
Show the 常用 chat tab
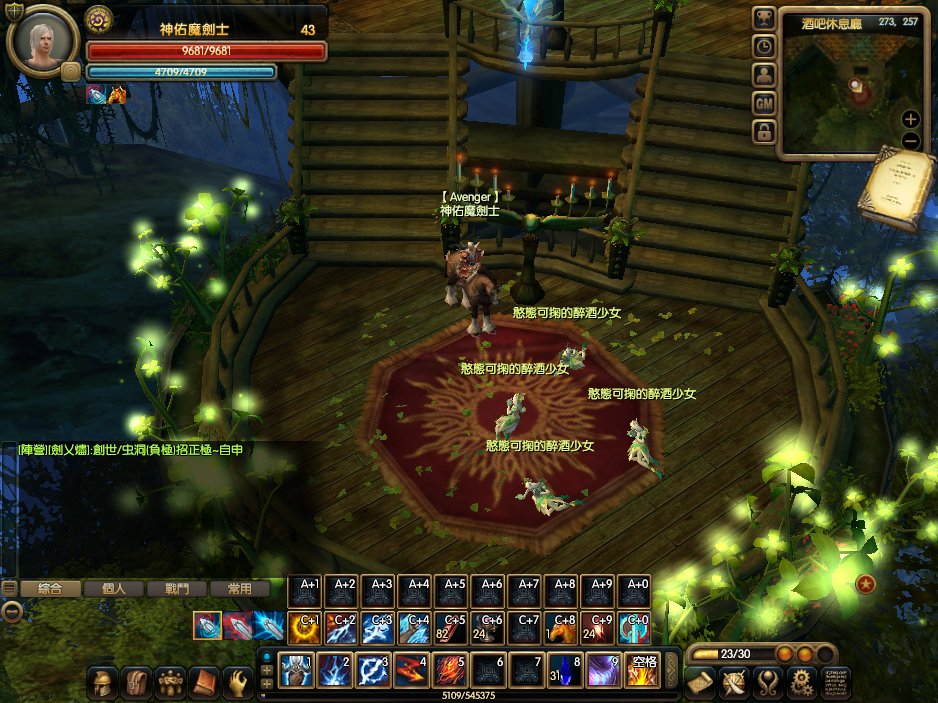240,589
